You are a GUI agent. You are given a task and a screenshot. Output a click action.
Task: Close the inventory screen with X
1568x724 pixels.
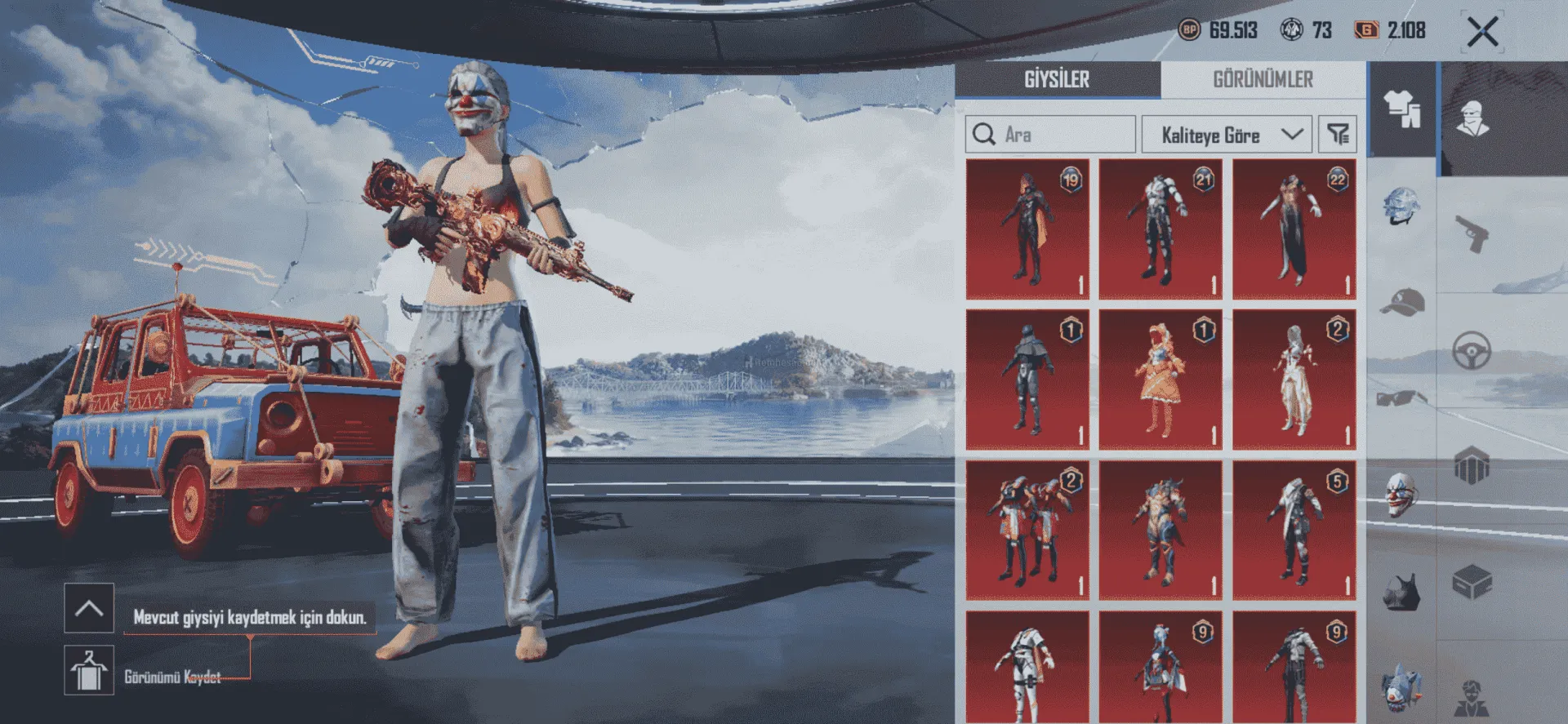[1481, 32]
